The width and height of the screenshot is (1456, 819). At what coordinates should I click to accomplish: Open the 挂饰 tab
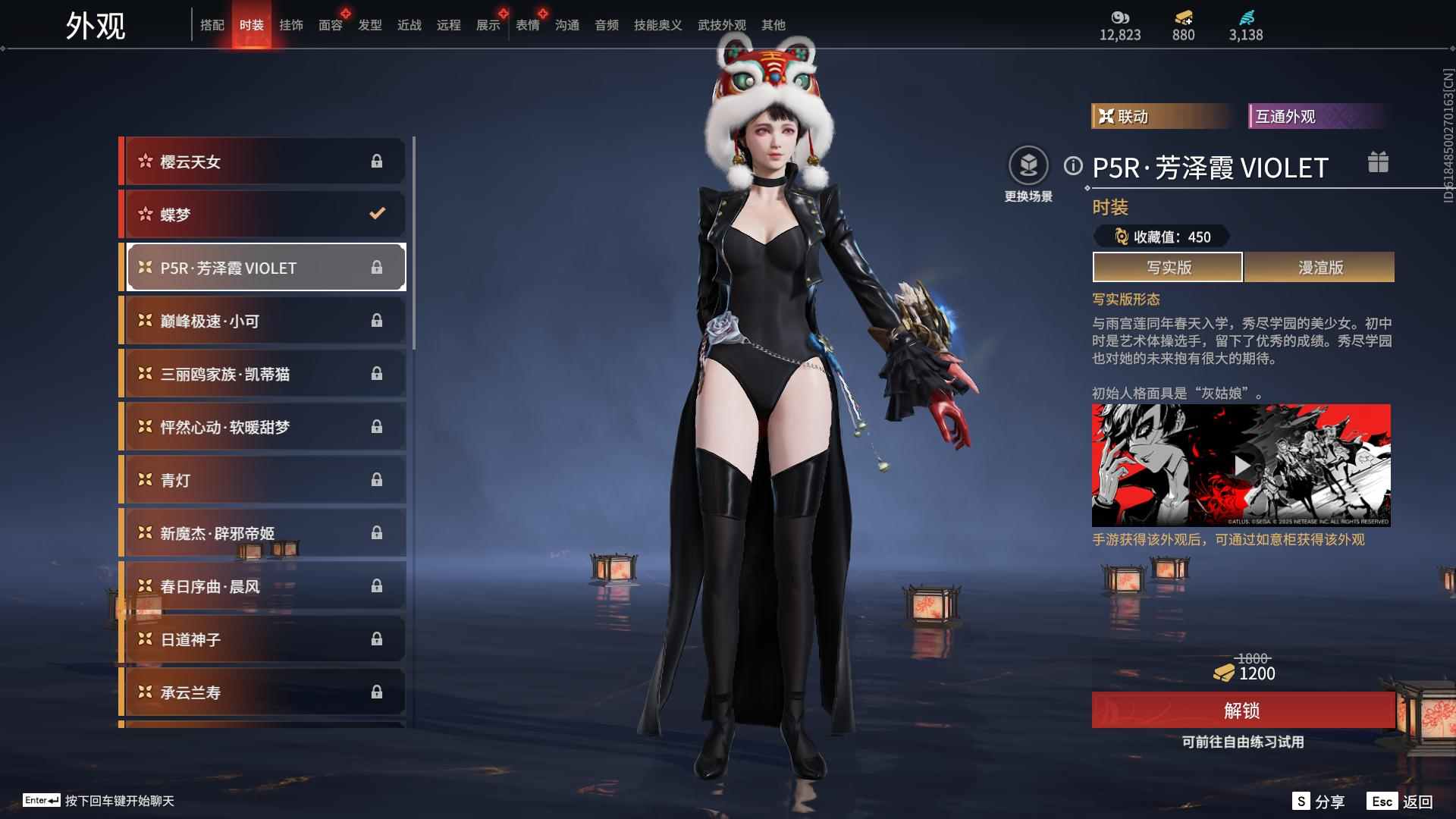tap(290, 25)
